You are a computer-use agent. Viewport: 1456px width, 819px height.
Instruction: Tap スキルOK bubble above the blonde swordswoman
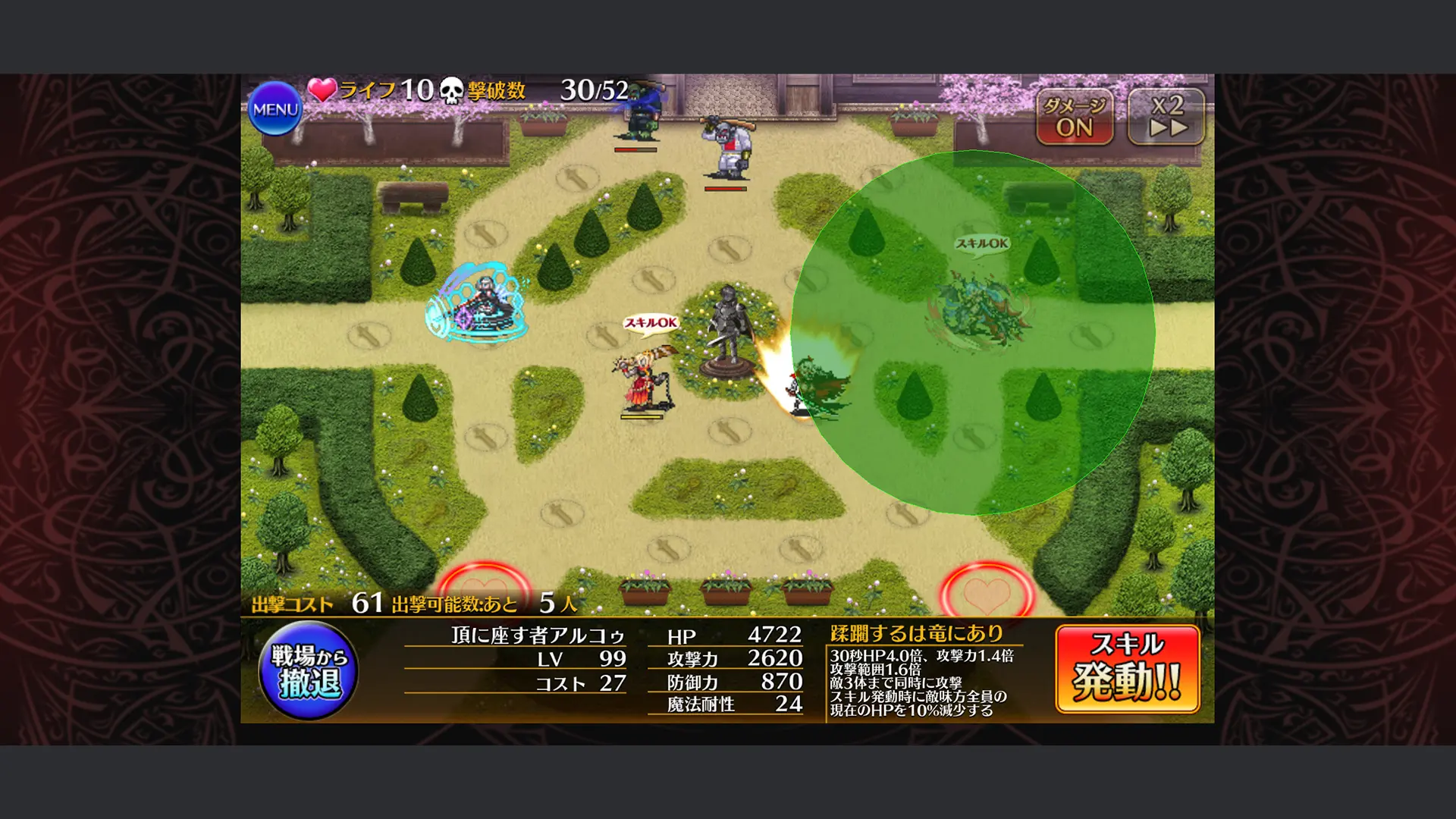tap(651, 322)
